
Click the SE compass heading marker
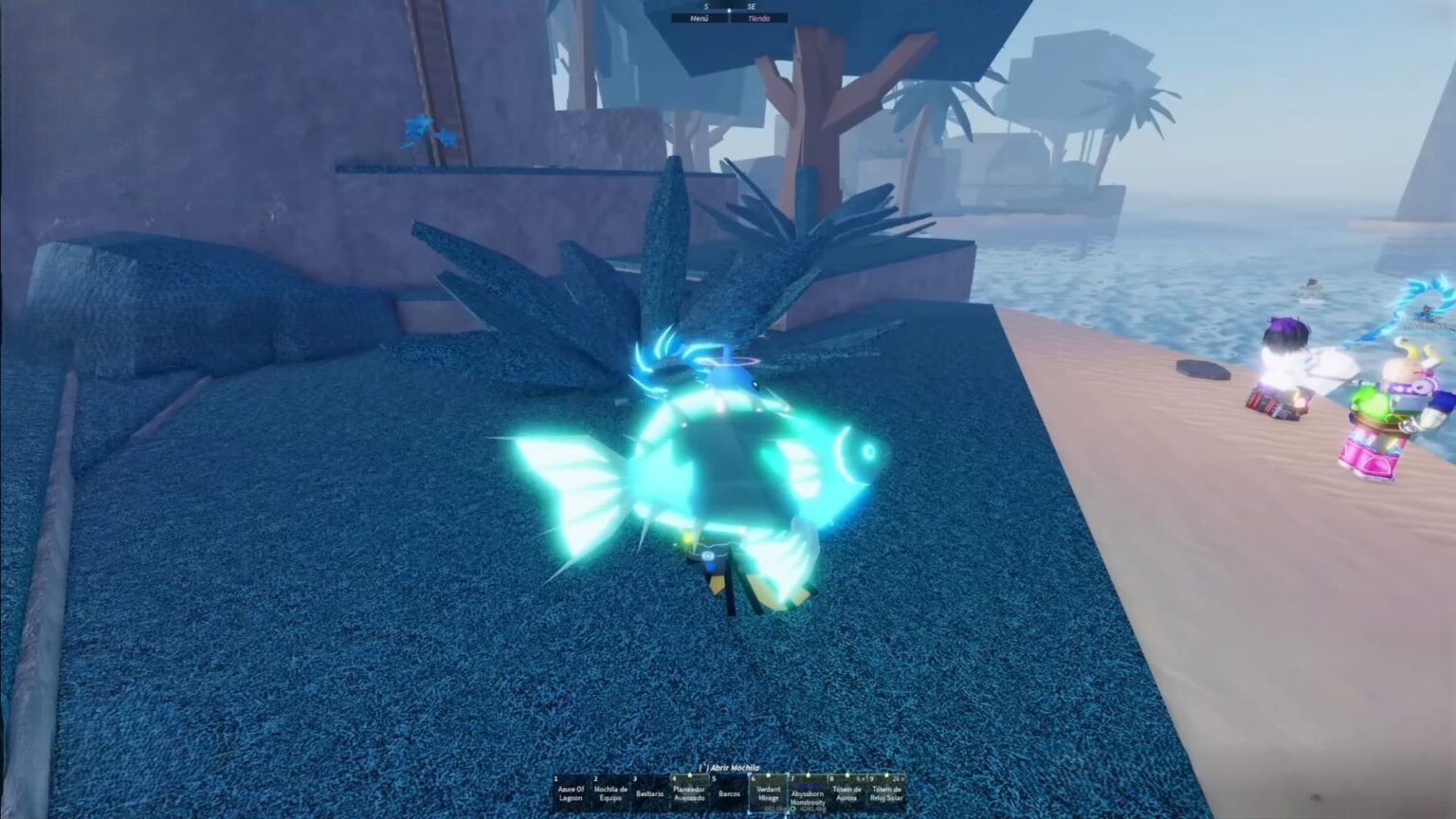coord(752,6)
